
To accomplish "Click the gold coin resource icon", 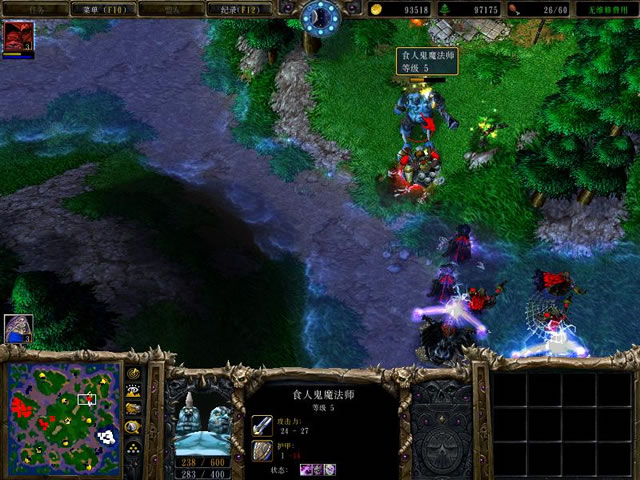I will click(x=375, y=9).
